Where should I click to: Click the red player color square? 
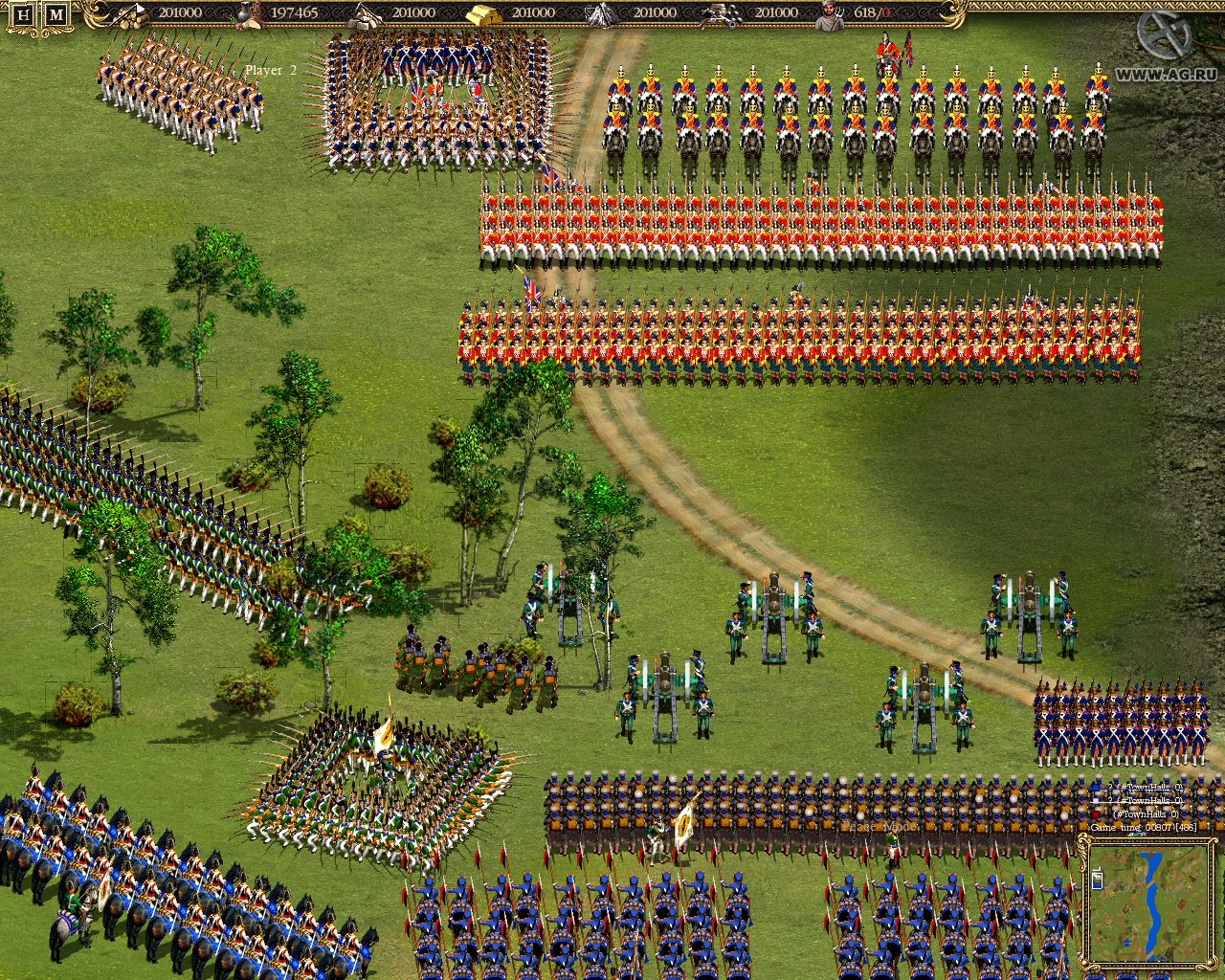pos(1095,813)
